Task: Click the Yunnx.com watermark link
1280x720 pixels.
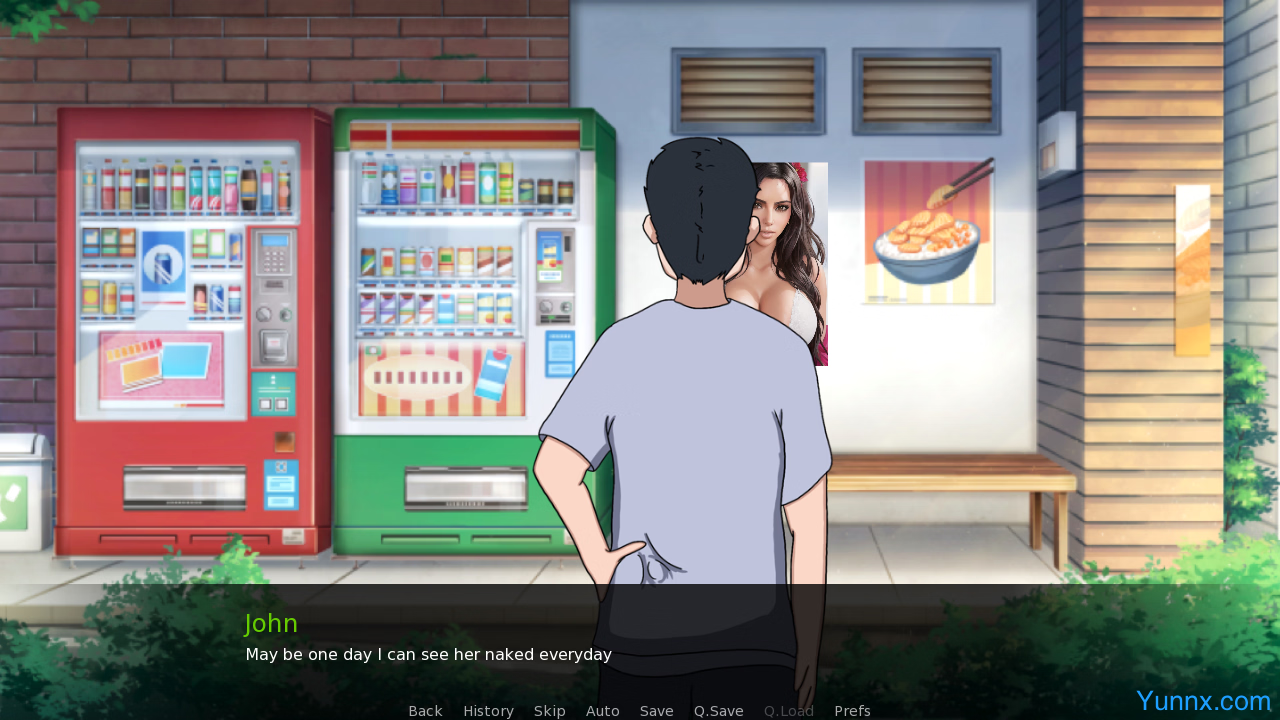Action: coord(1203,701)
